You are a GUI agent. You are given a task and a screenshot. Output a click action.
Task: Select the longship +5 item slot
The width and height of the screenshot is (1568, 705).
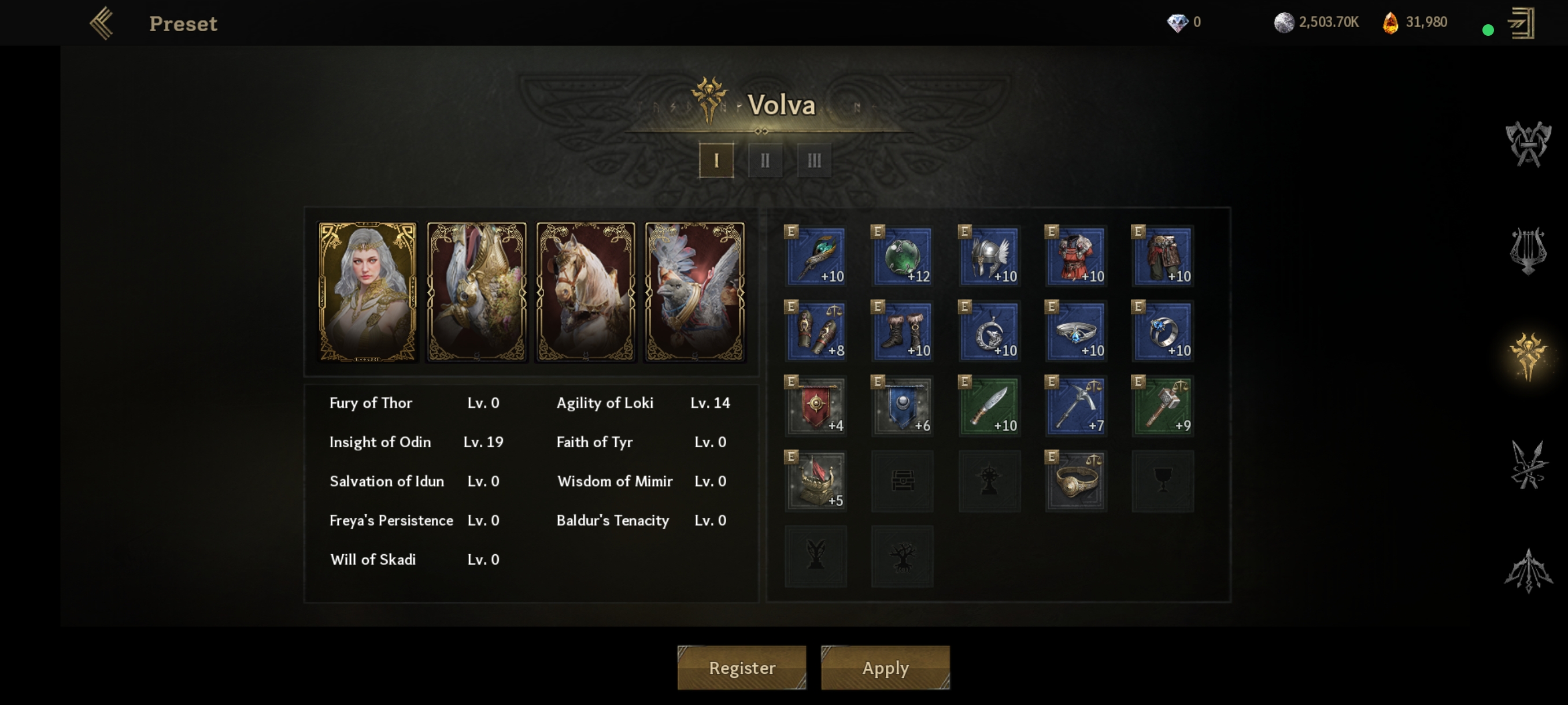(x=816, y=481)
